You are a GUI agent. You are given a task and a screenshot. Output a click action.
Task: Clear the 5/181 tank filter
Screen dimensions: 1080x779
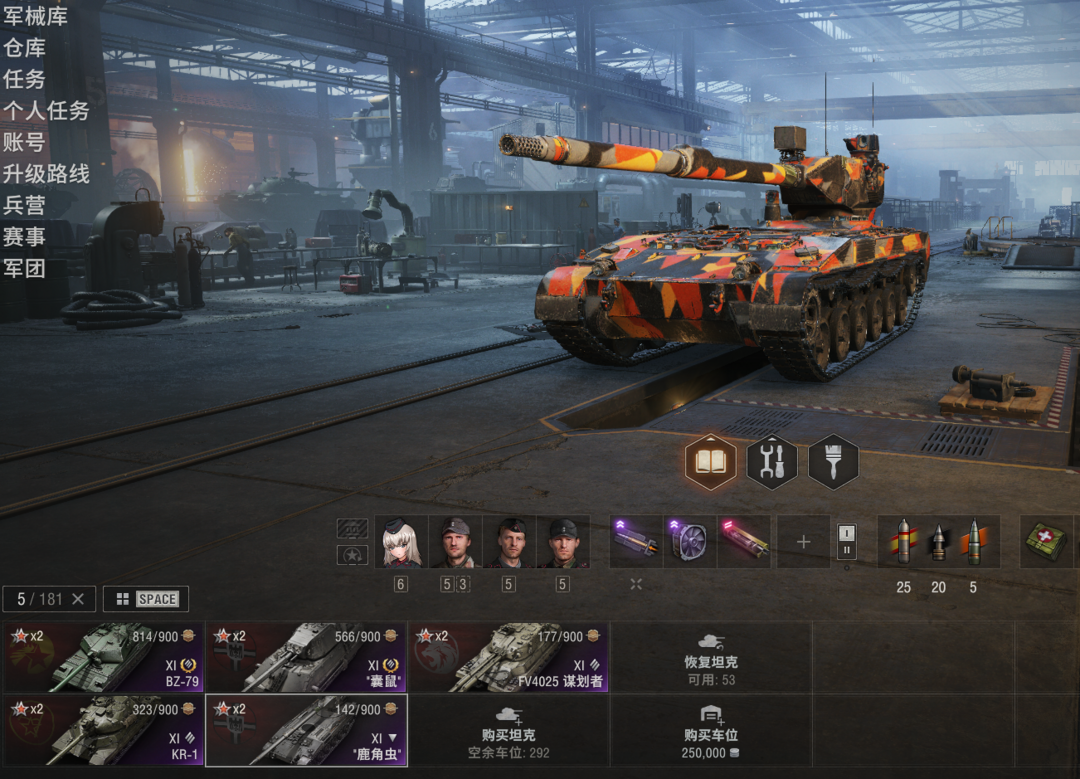(x=78, y=599)
